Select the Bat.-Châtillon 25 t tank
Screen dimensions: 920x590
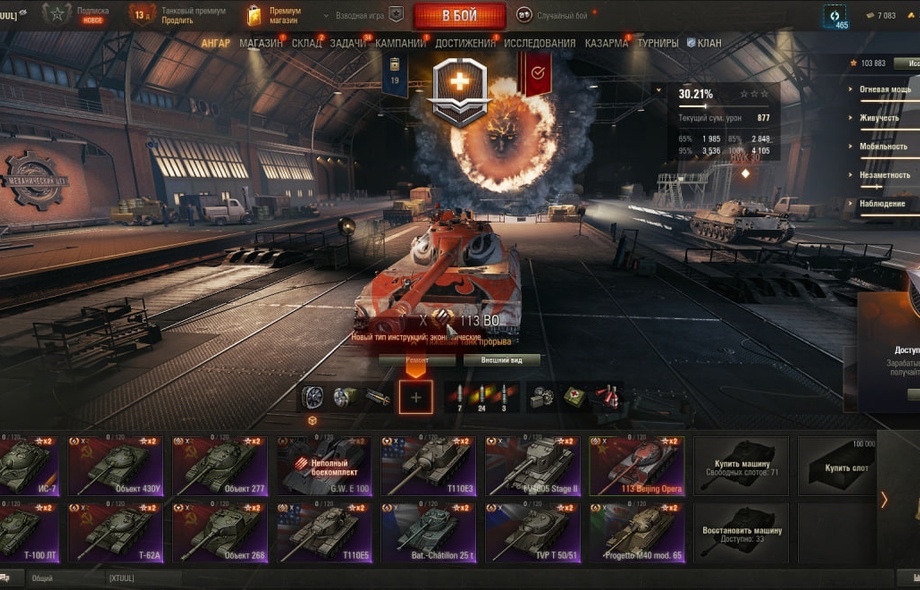pos(427,532)
